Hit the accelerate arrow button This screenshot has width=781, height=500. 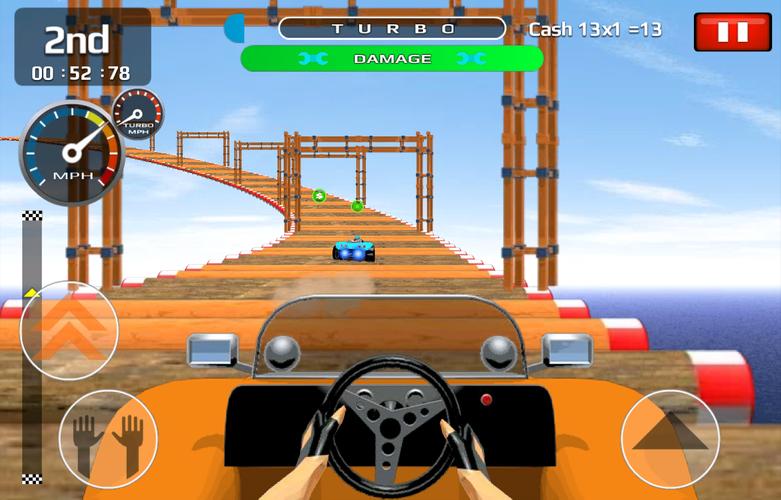coord(671,438)
